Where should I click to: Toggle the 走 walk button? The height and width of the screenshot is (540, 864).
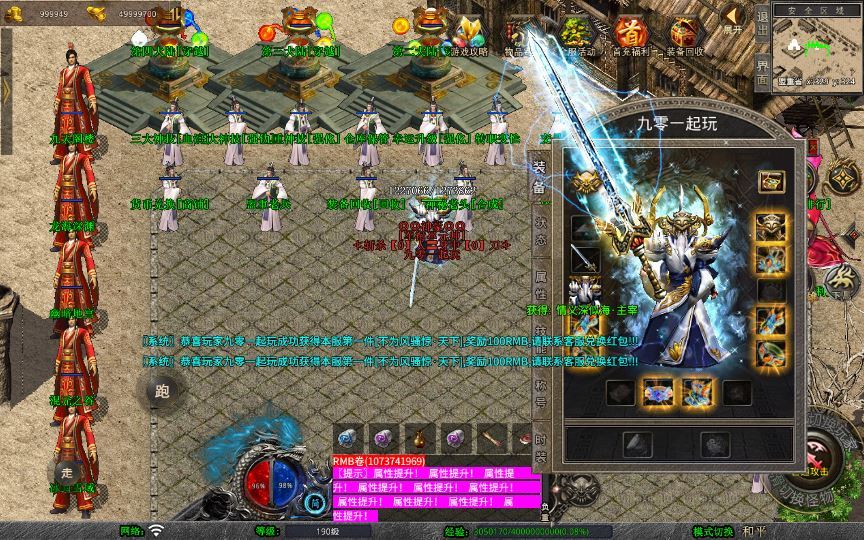click(69, 471)
